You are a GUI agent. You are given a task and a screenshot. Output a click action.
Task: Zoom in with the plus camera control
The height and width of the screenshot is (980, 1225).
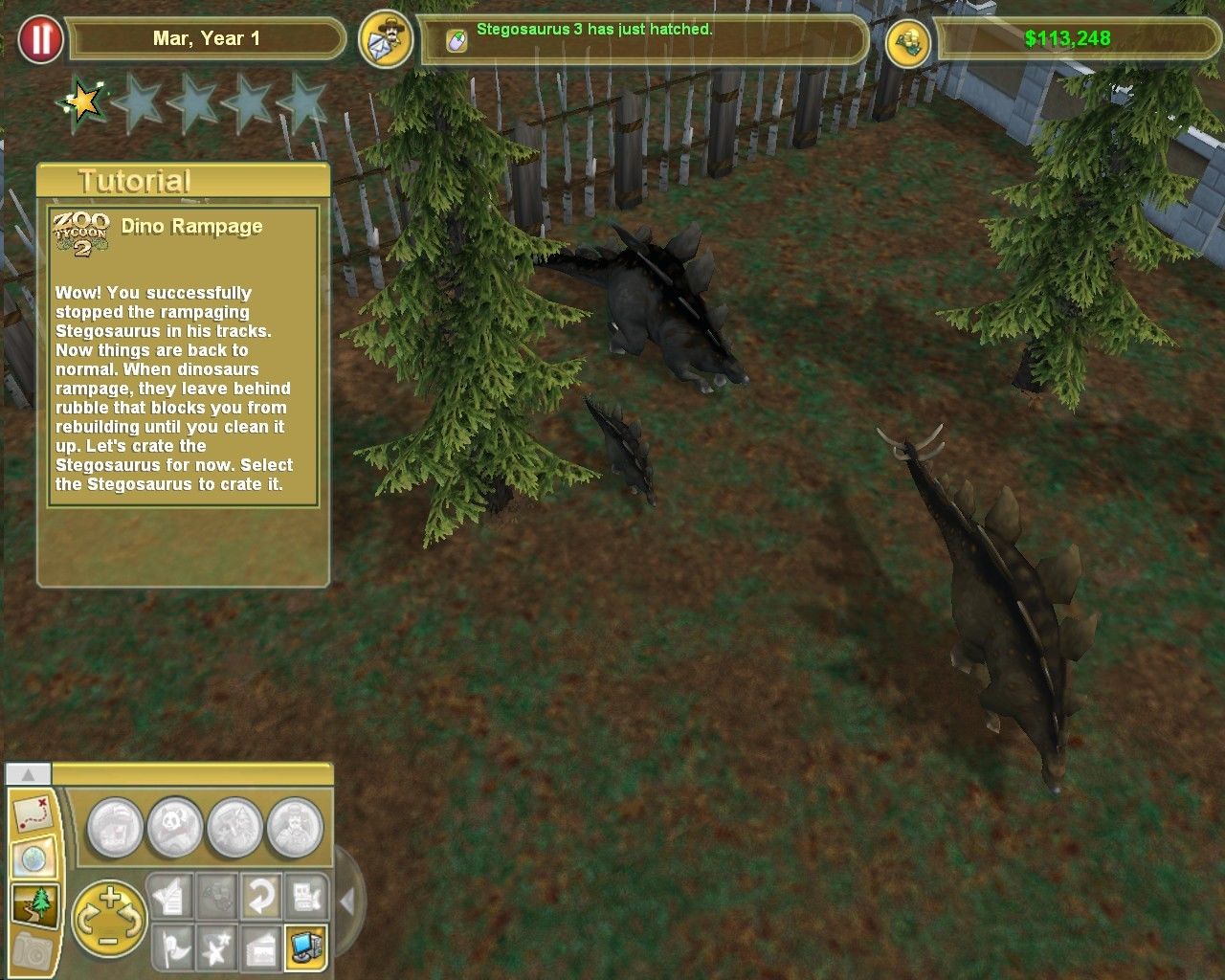tap(110, 897)
